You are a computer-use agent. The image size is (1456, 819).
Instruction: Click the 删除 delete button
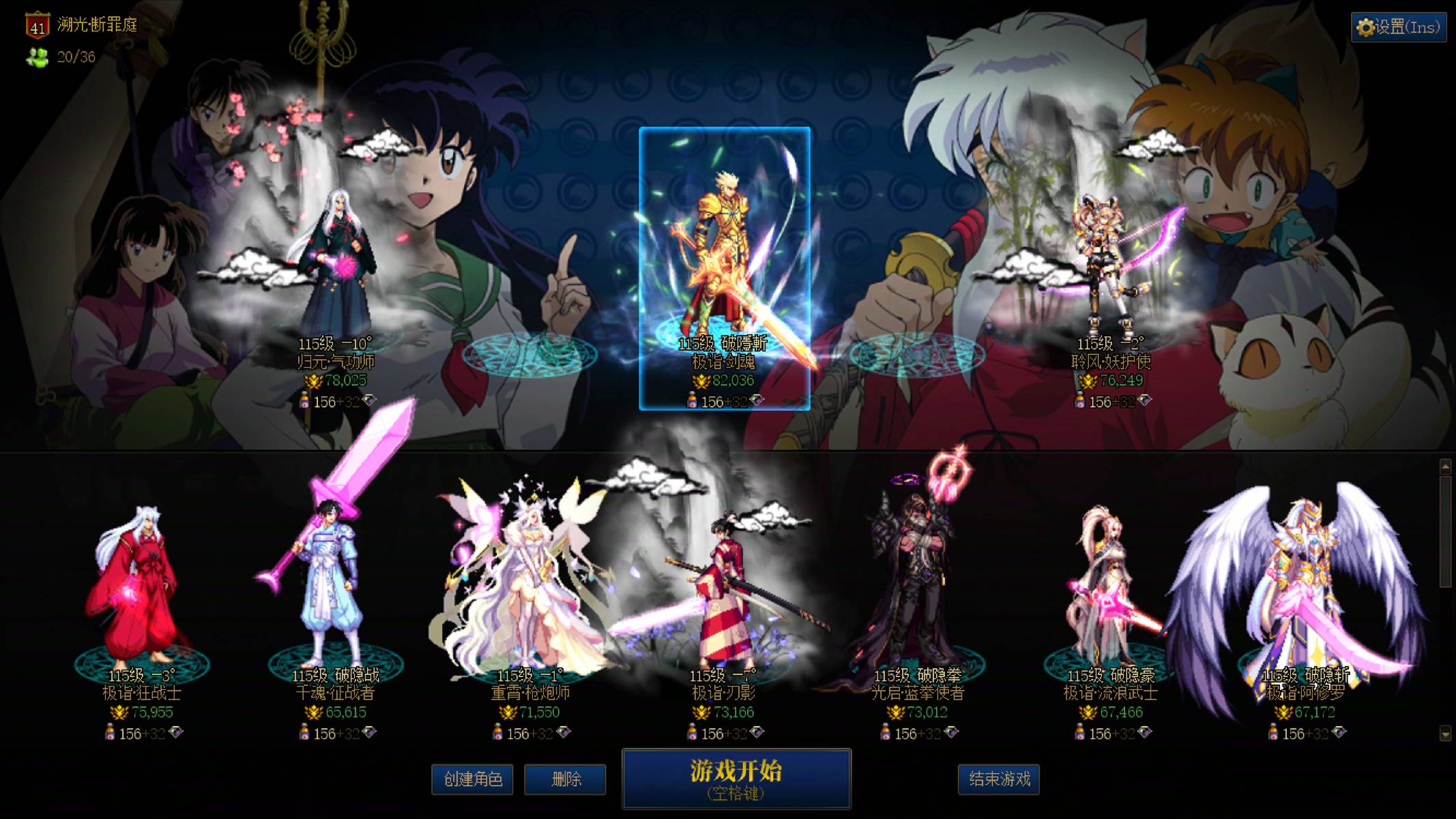coord(564,780)
